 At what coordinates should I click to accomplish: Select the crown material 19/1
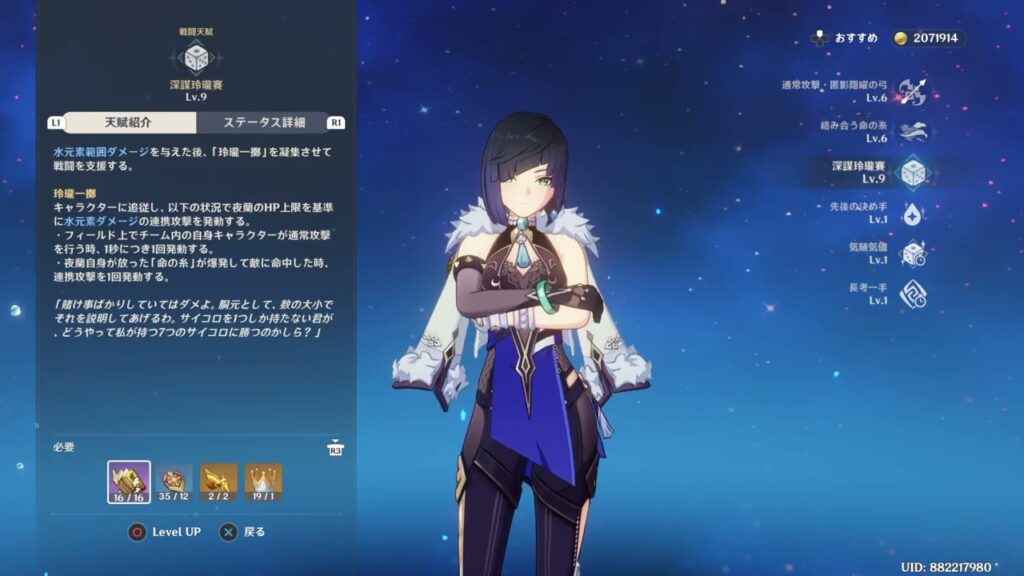[x=264, y=482]
